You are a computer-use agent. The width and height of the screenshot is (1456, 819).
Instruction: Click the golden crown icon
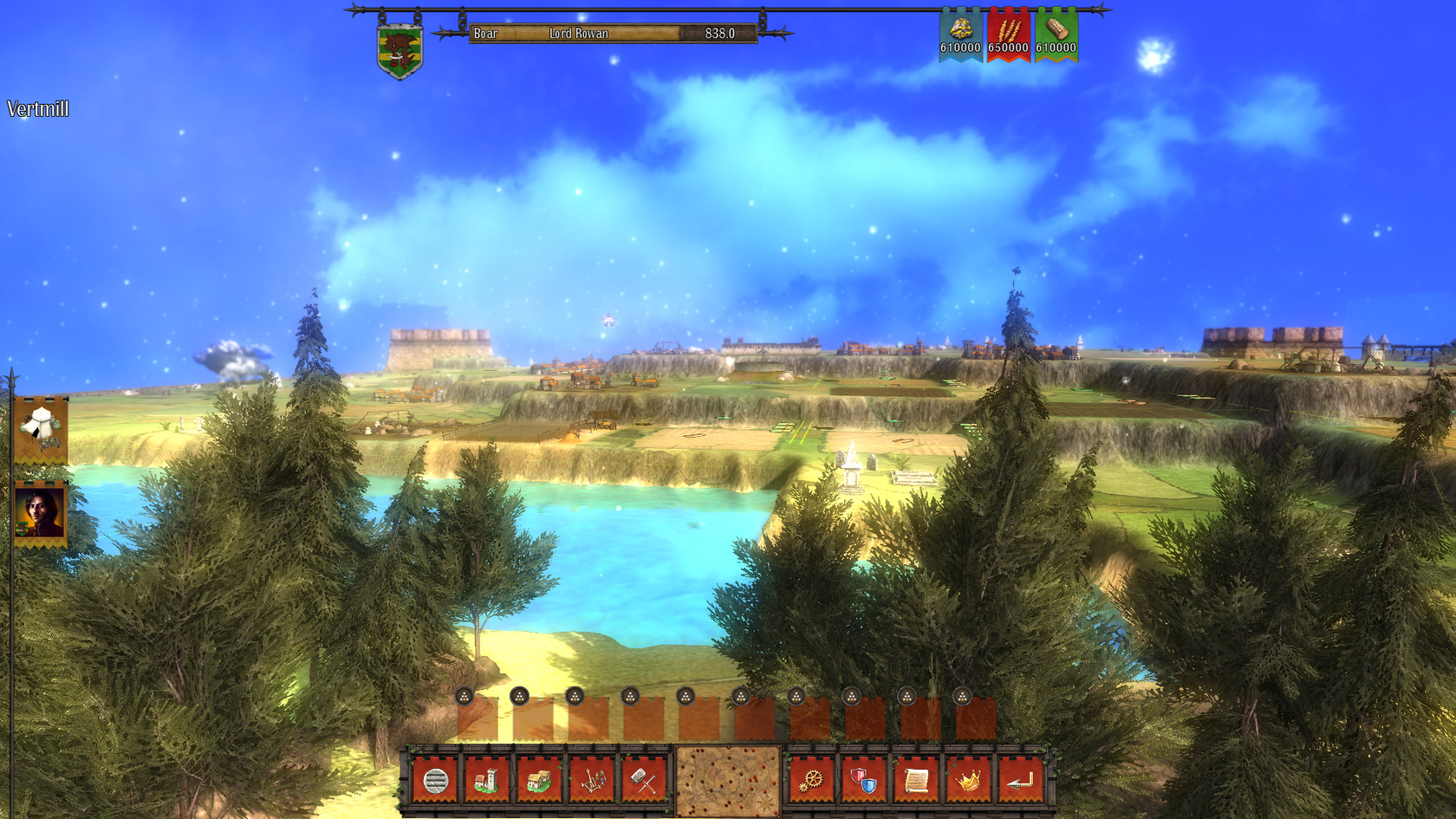point(968,780)
